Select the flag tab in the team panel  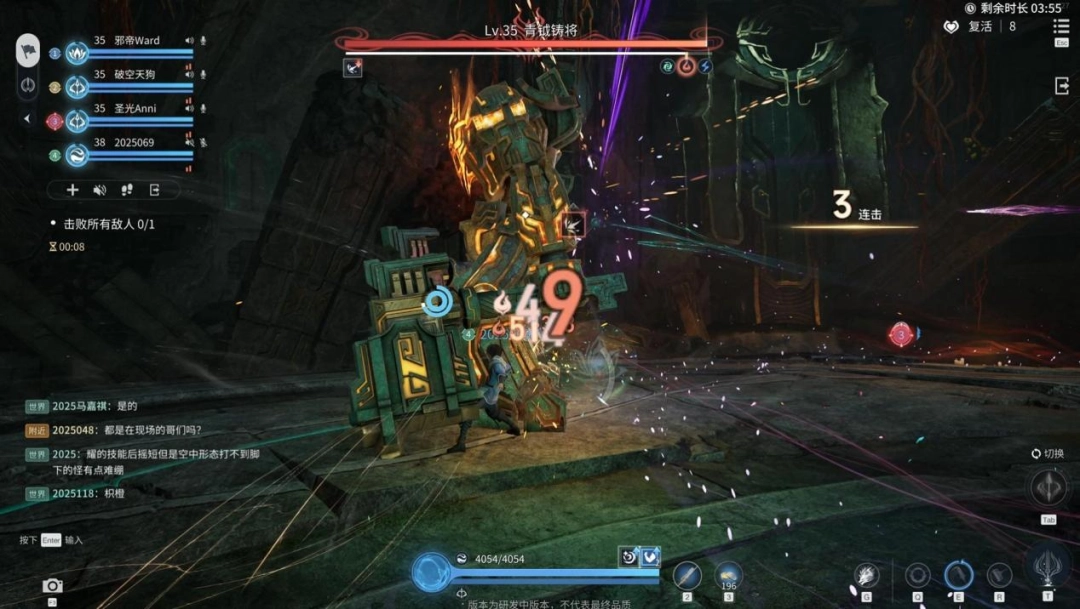[28, 50]
